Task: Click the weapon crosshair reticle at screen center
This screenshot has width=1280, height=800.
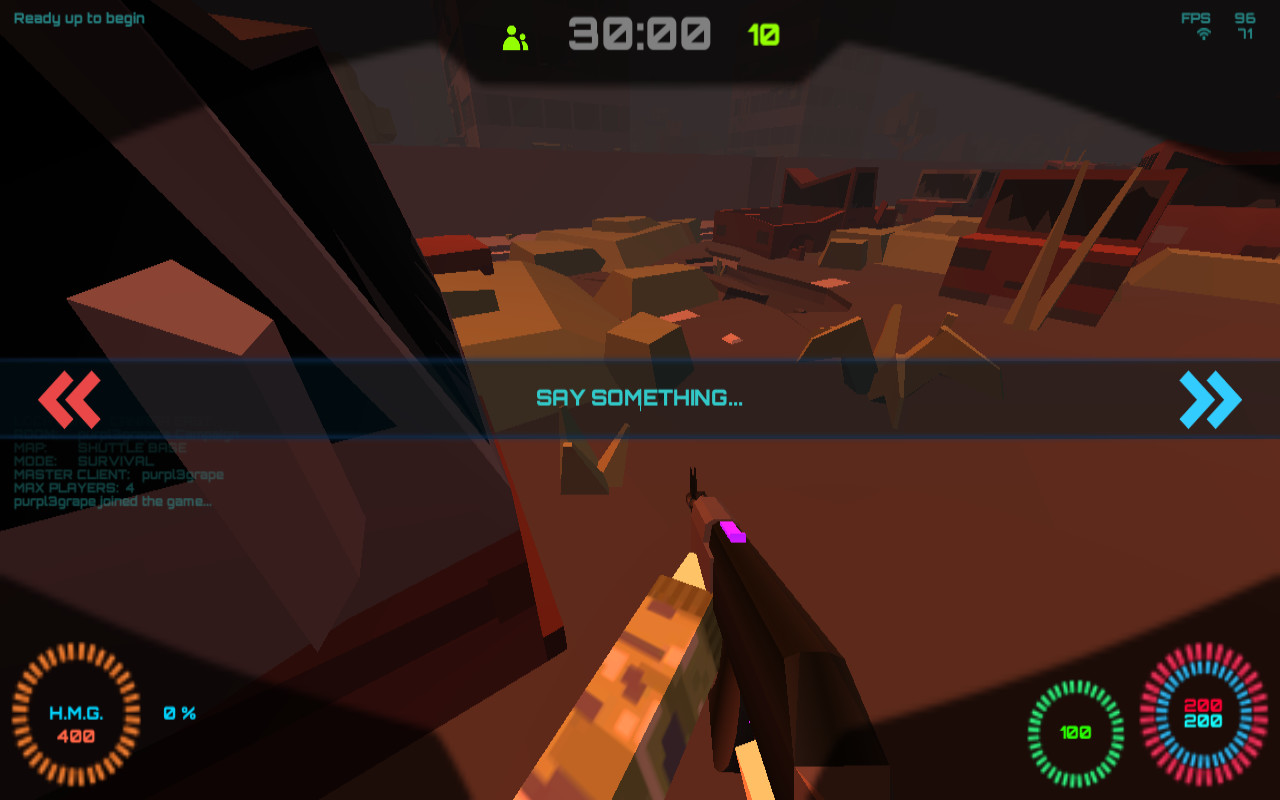Action: [x=640, y=400]
